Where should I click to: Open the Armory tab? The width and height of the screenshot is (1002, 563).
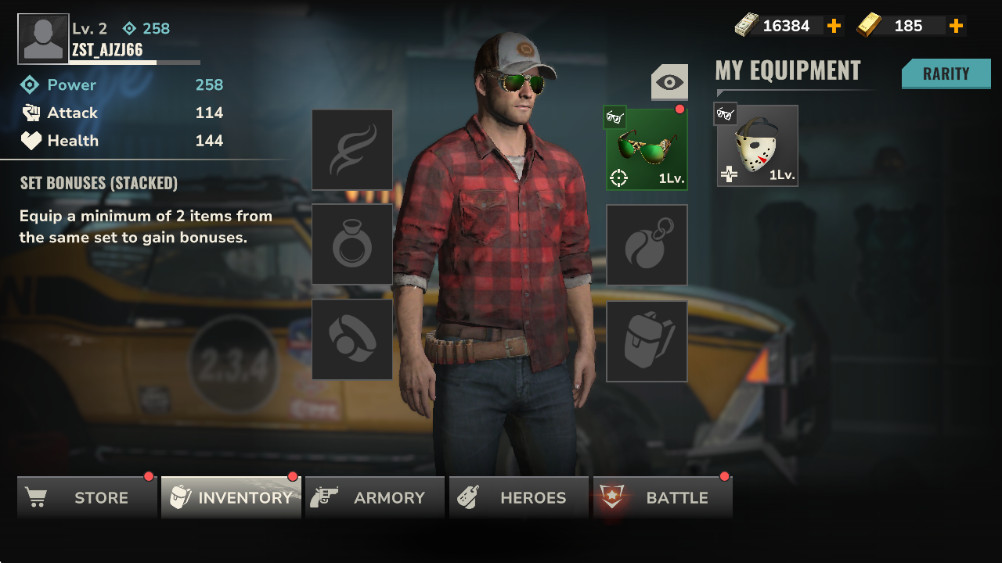pos(375,497)
